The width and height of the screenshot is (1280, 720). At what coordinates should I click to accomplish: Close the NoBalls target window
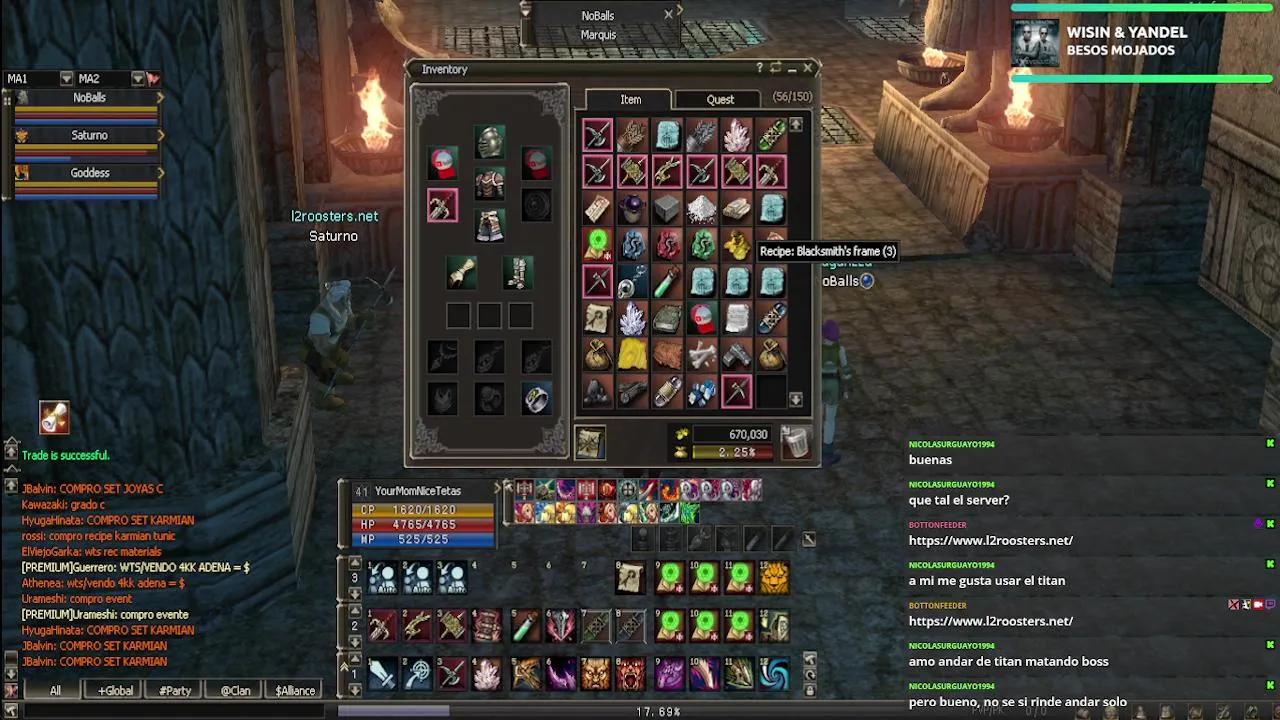pyautogui.click(x=668, y=14)
